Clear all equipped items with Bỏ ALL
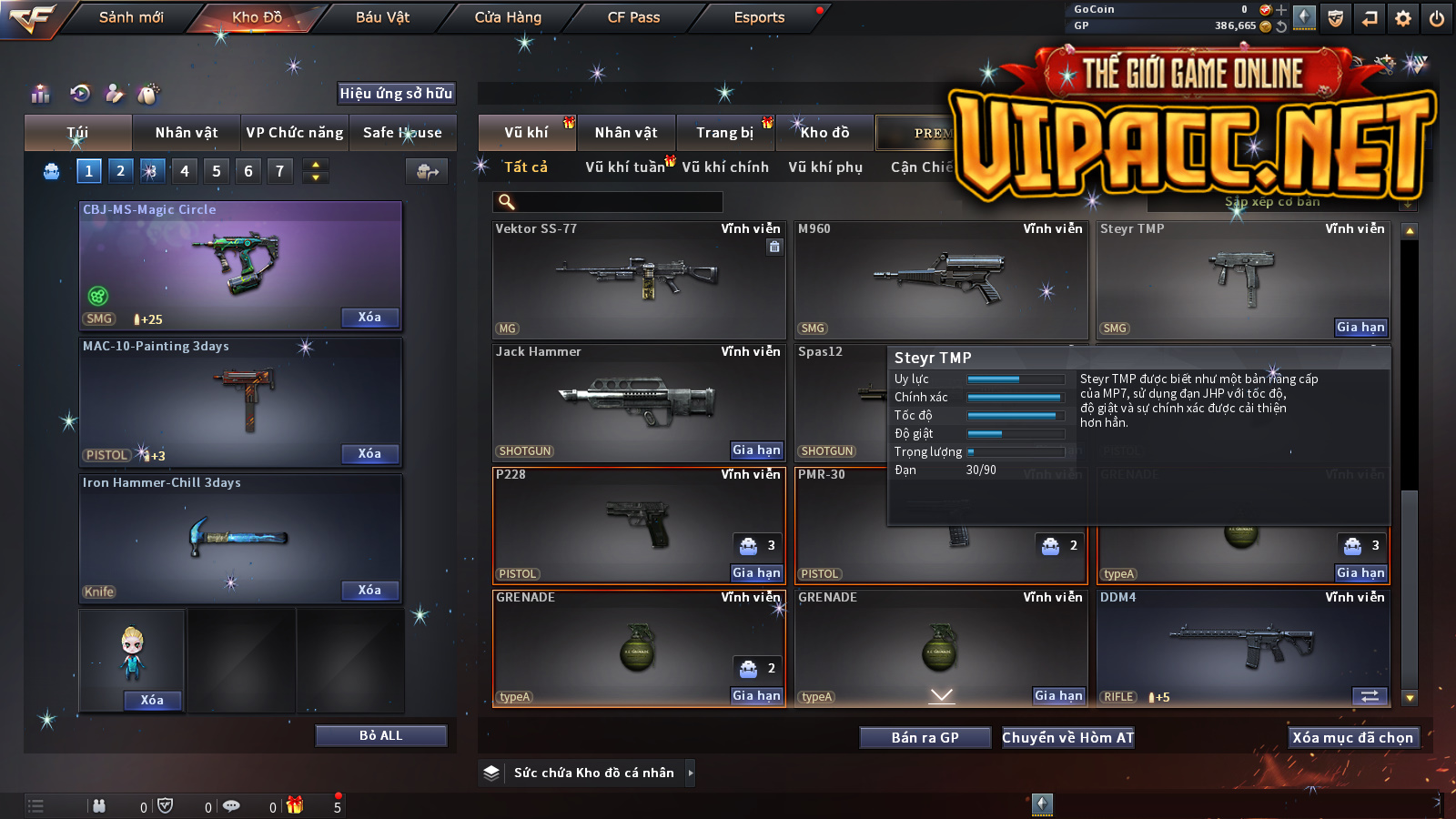The width and height of the screenshot is (1456, 819). coord(380,736)
